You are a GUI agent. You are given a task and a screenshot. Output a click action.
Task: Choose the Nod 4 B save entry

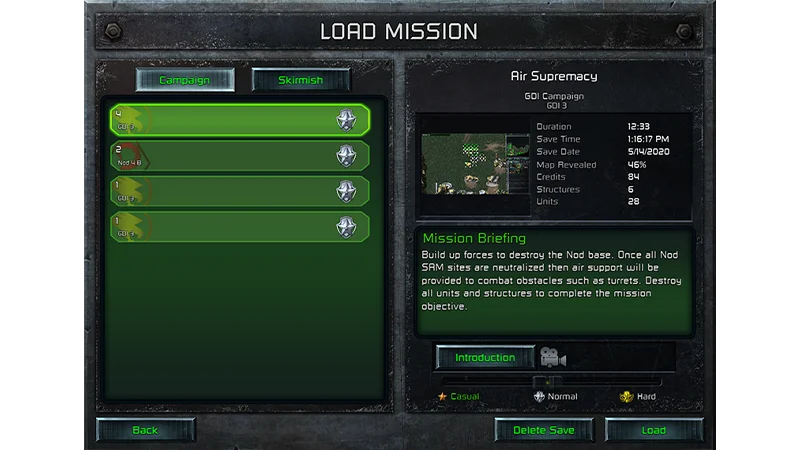point(240,156)
